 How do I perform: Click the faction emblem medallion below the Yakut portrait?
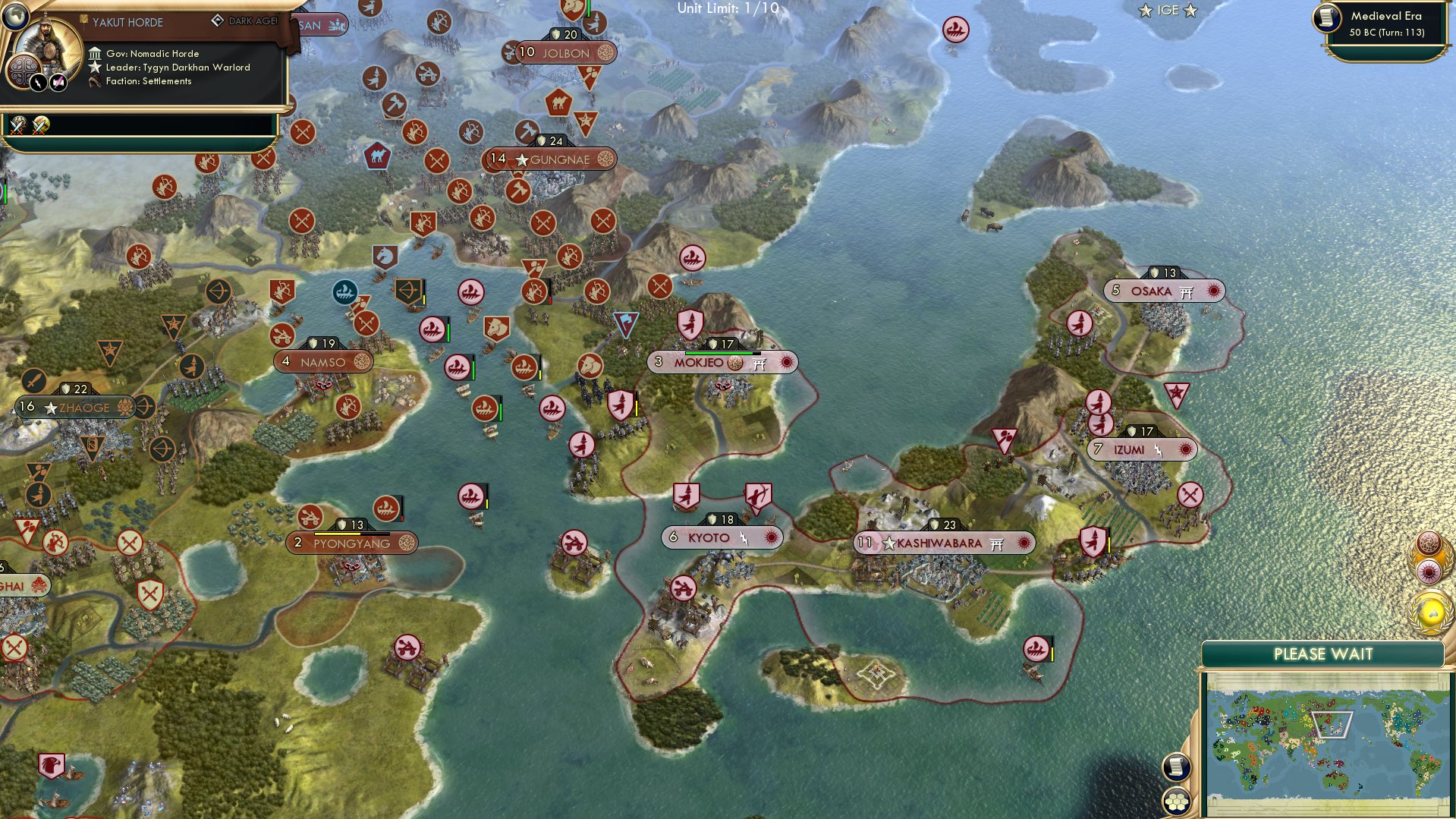tap(24, 71)
